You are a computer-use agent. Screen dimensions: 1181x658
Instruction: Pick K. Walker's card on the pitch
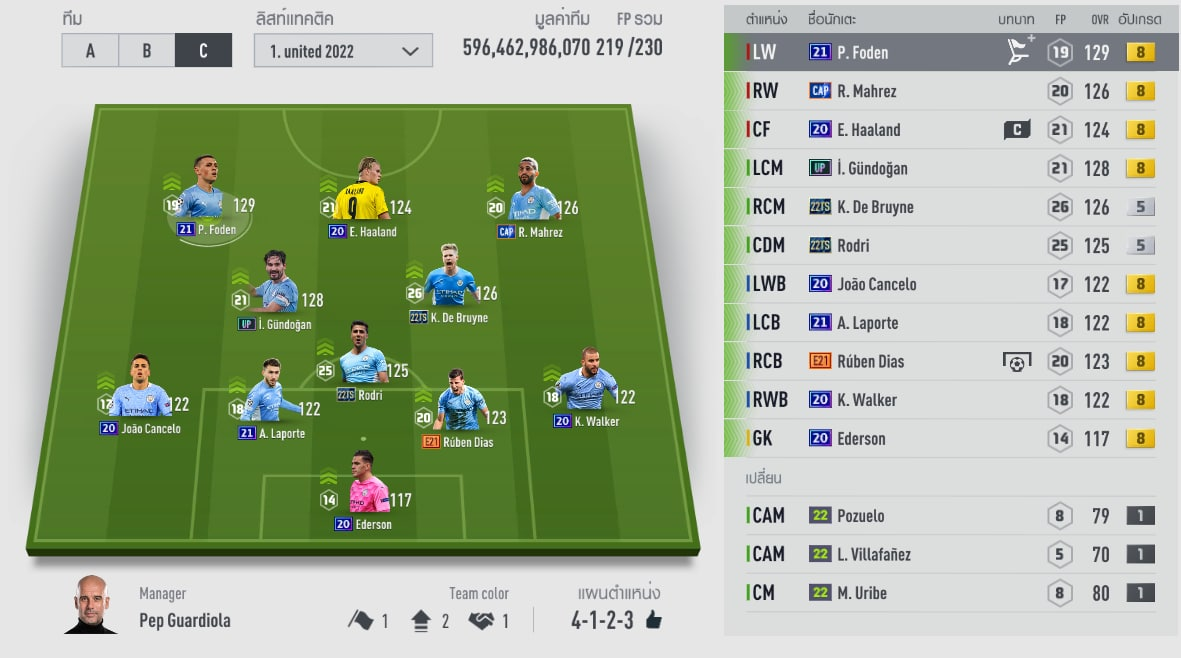point(586,385)
